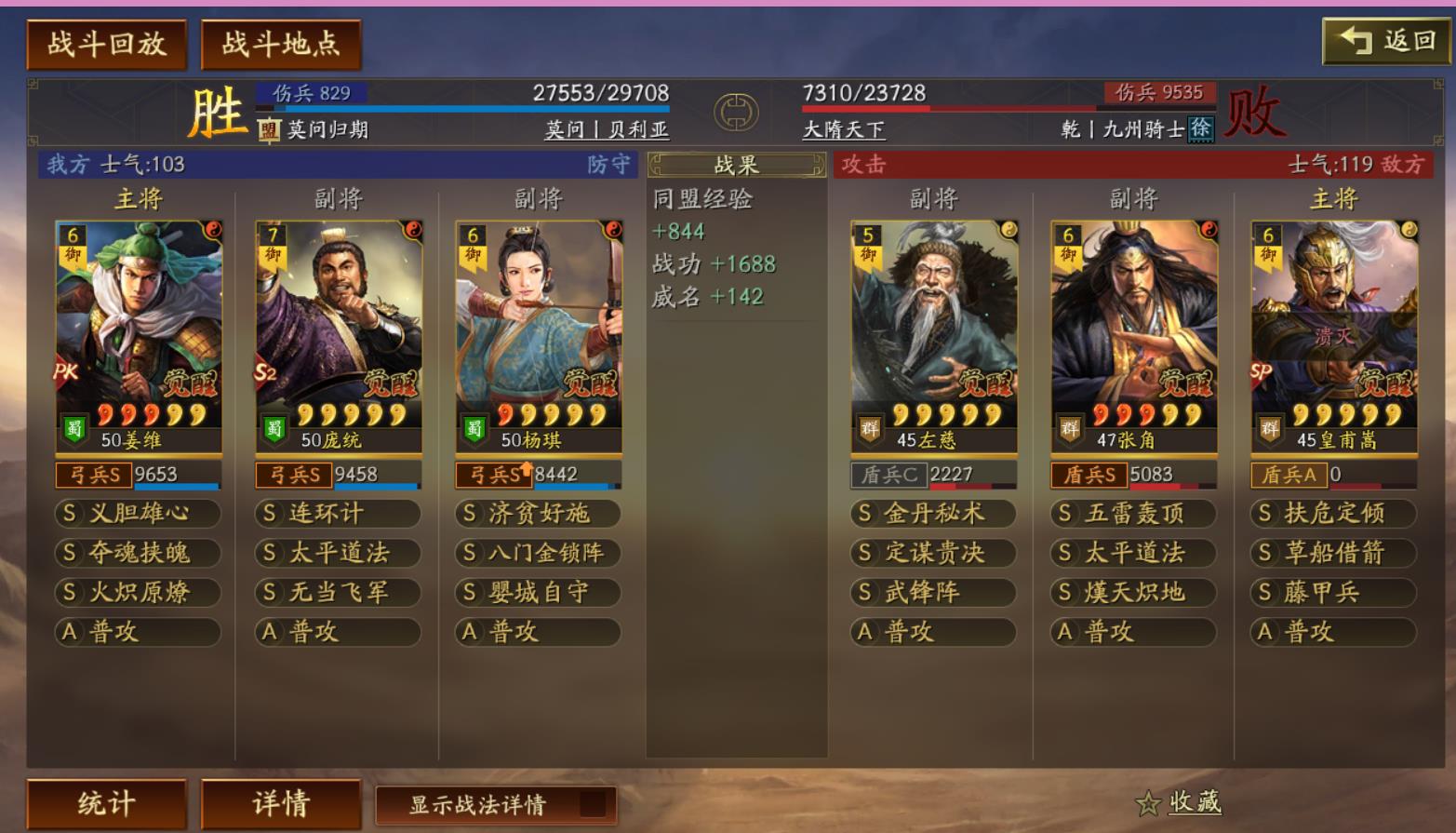Select the 左慈 general card

click(x=933, y=335)
